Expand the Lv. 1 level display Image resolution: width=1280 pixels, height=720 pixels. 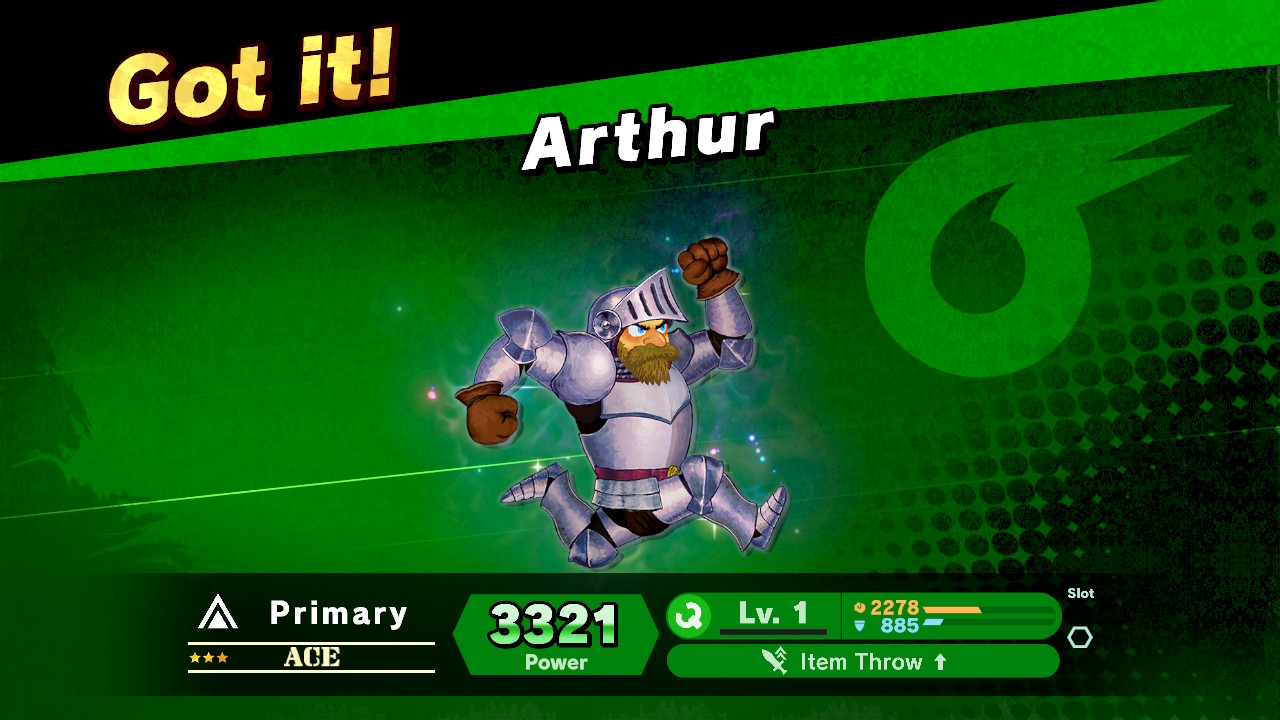(x=772, y=612)
